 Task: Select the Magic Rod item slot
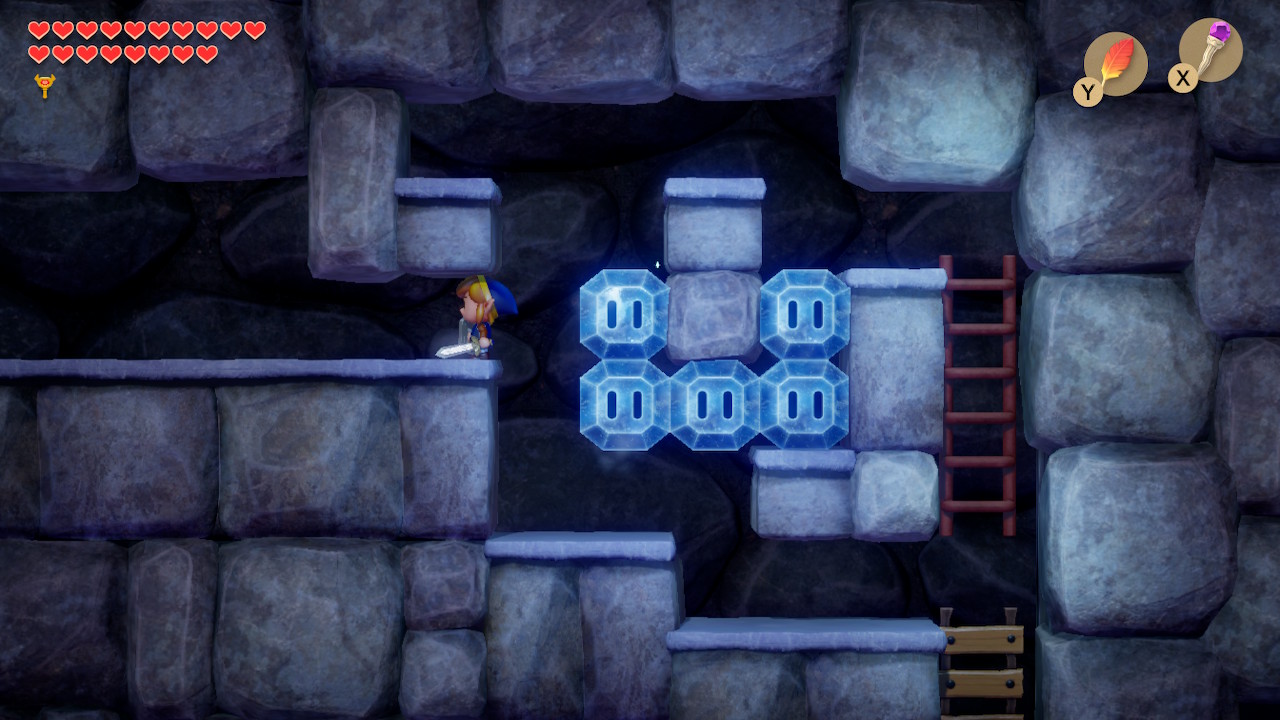click(1210, 50)
